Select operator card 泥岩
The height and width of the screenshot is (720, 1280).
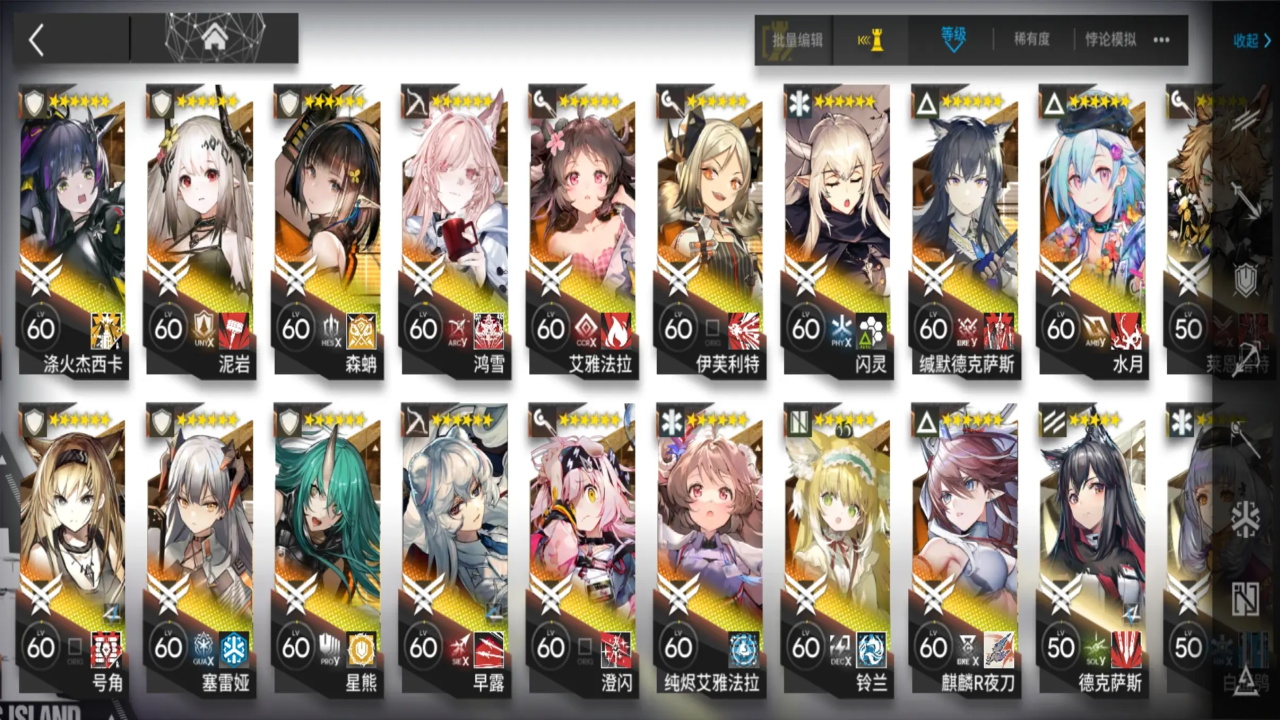pos(201,230)
